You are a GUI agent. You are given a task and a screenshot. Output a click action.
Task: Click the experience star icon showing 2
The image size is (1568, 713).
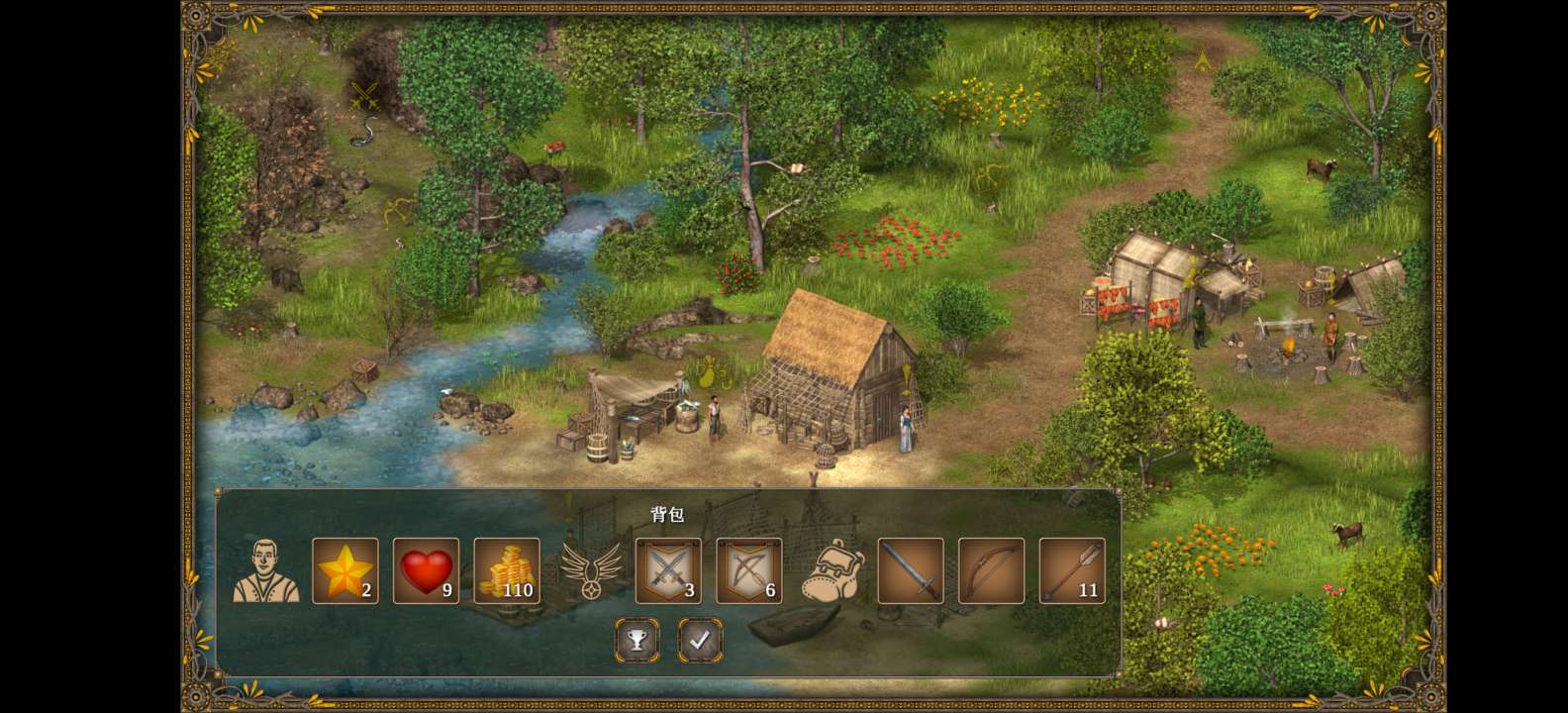343,571
